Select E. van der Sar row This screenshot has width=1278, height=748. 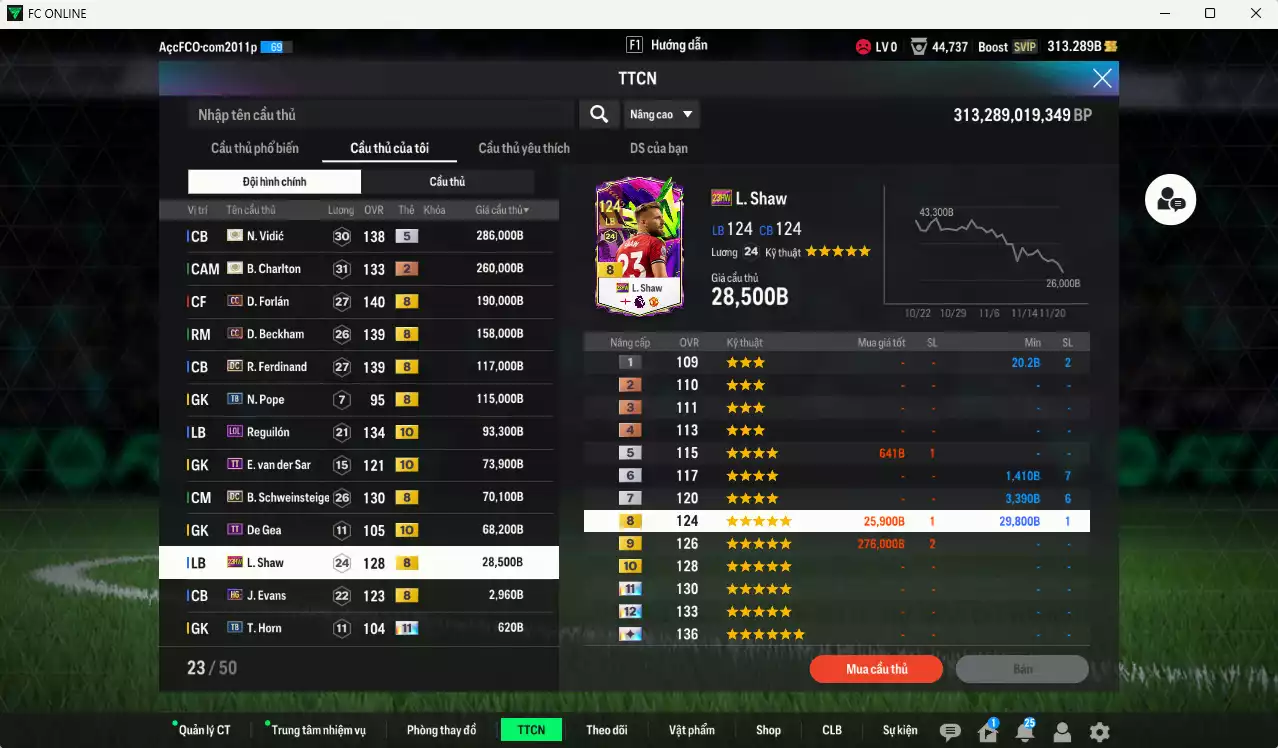(x=358, y=465)
